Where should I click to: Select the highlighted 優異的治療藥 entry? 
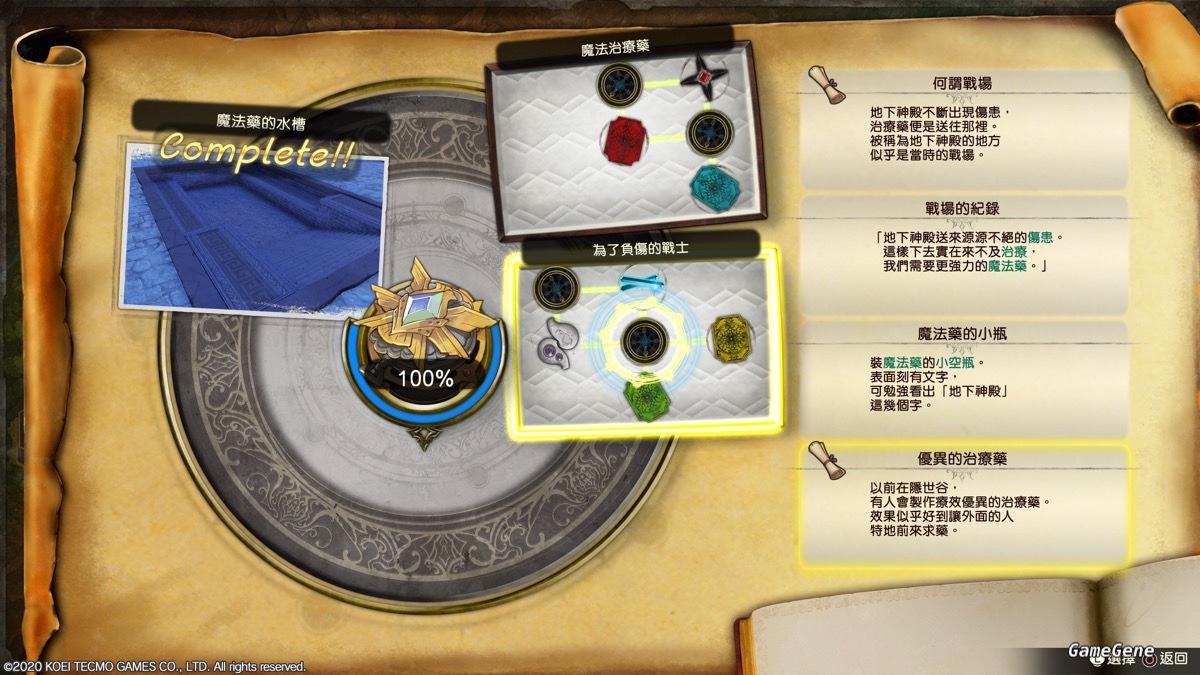tap(964, 503)
